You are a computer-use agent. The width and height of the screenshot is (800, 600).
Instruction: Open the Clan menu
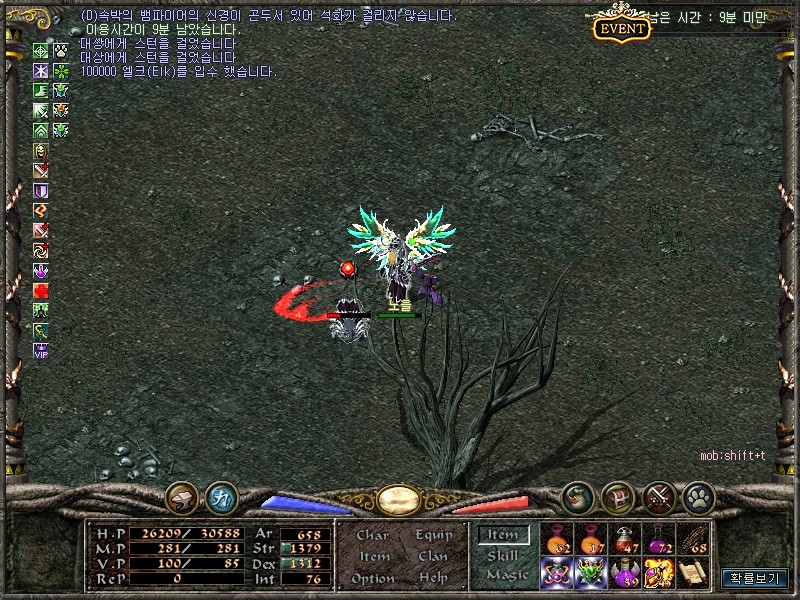[x=433, y=556]
